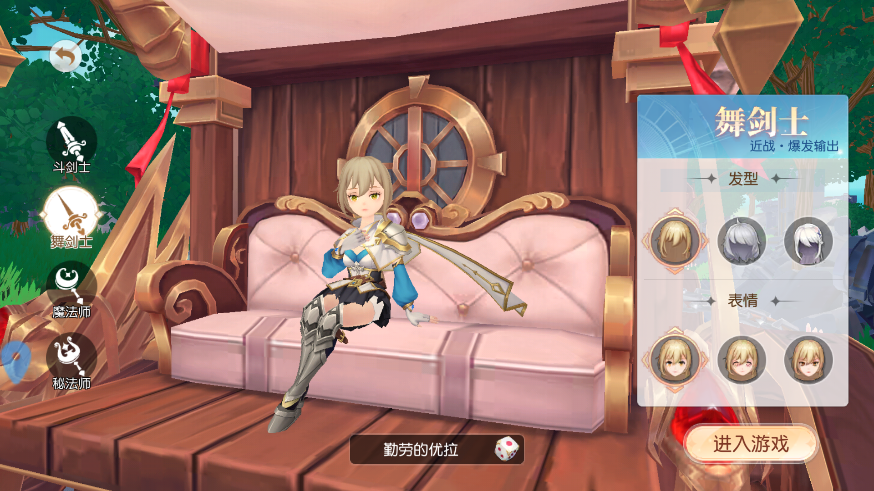Click the back arrow button
874x491 pixels.
[65, 58]
